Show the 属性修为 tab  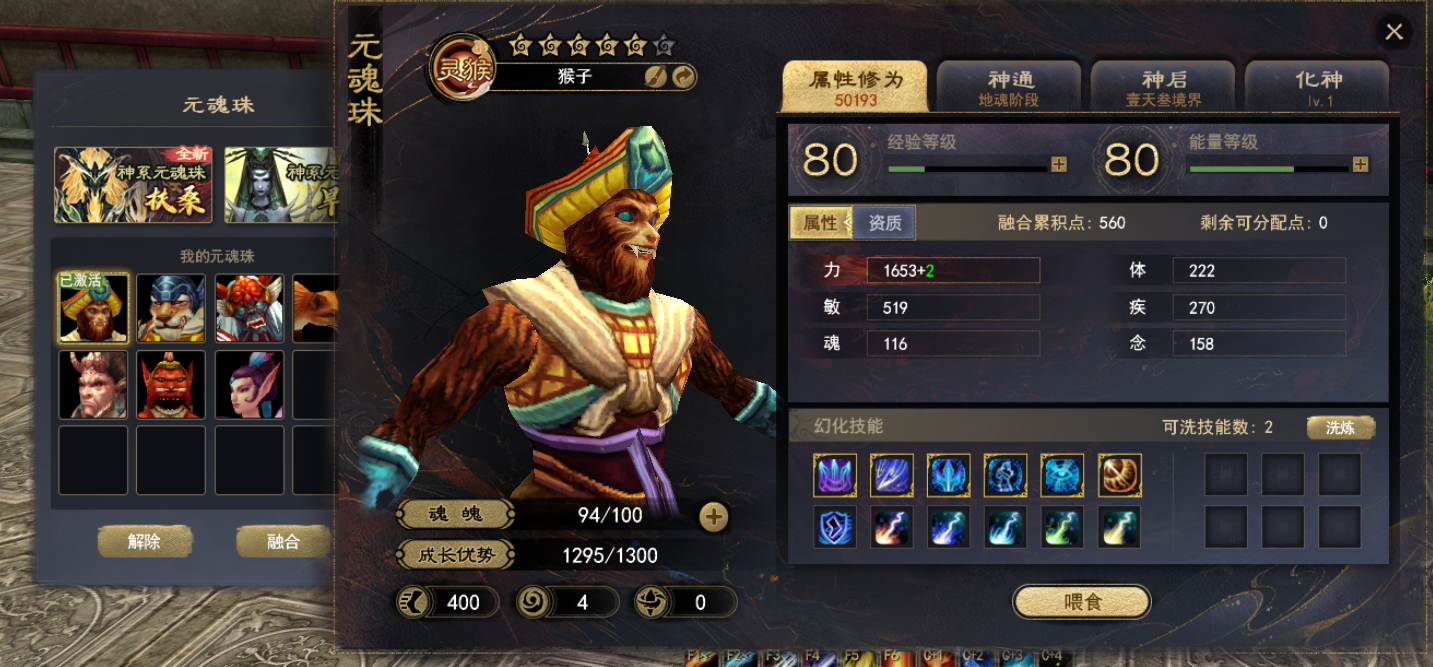click(x=855, y=87)
